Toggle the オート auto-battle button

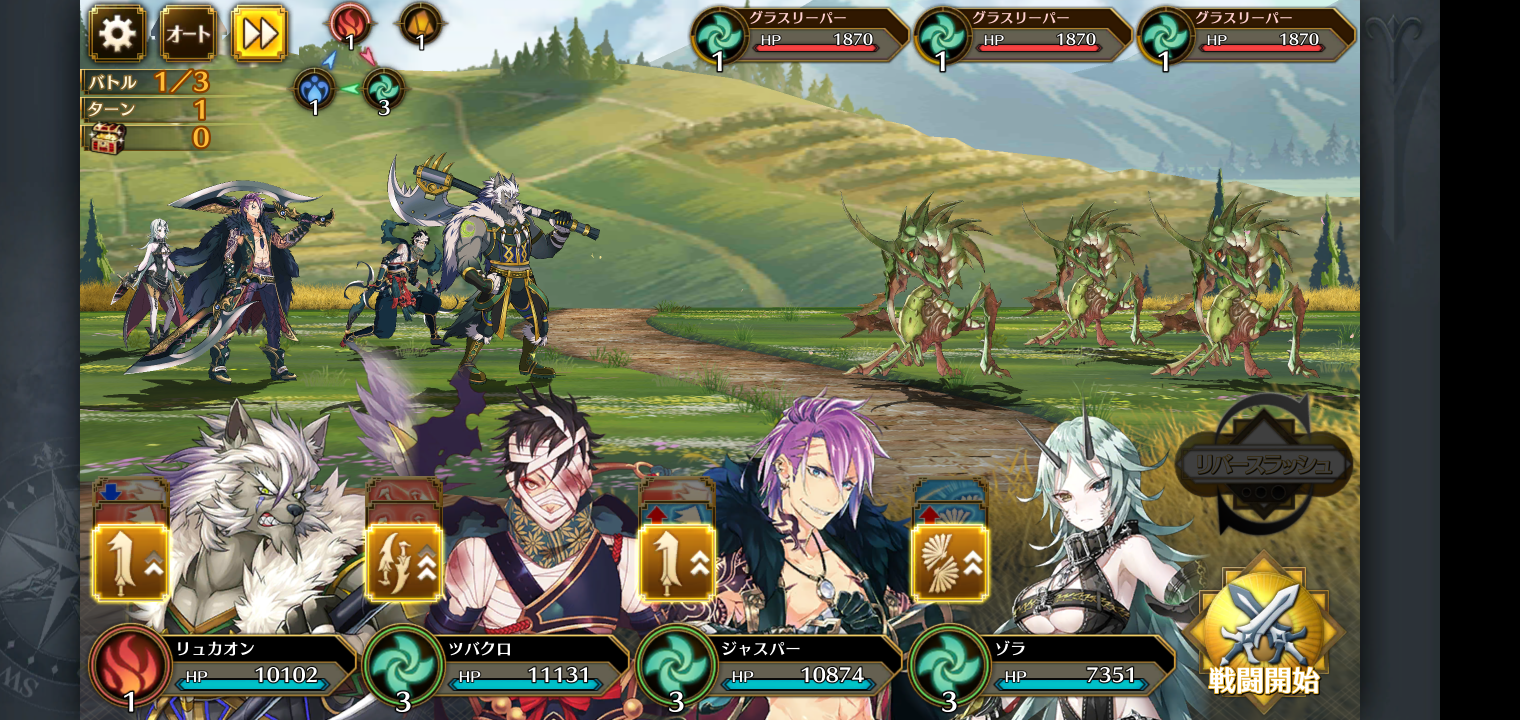188,34
